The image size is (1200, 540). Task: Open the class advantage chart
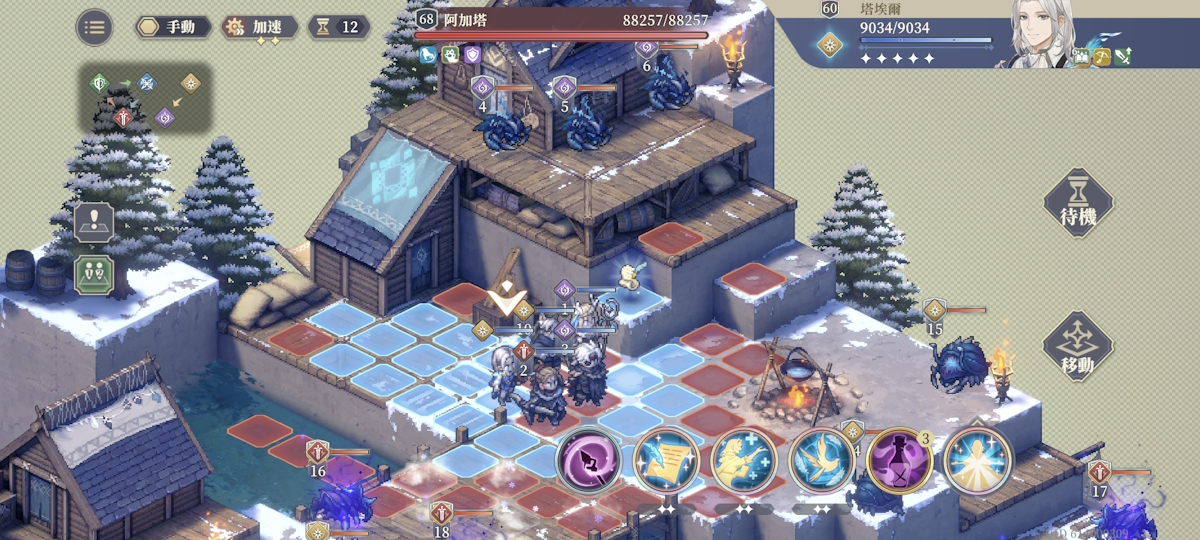point(146,99)
